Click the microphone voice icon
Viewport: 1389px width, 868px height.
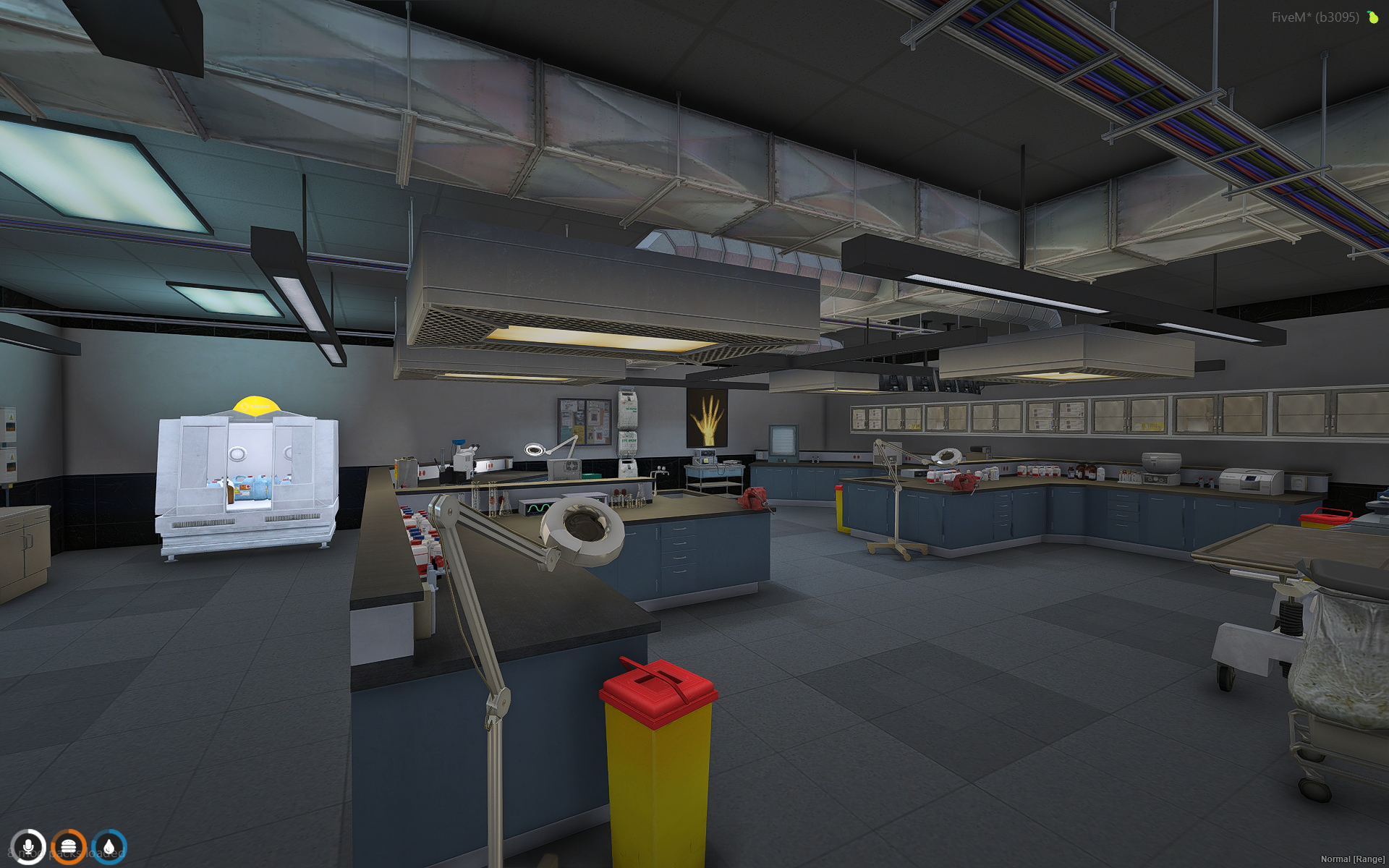coord(28,846)
